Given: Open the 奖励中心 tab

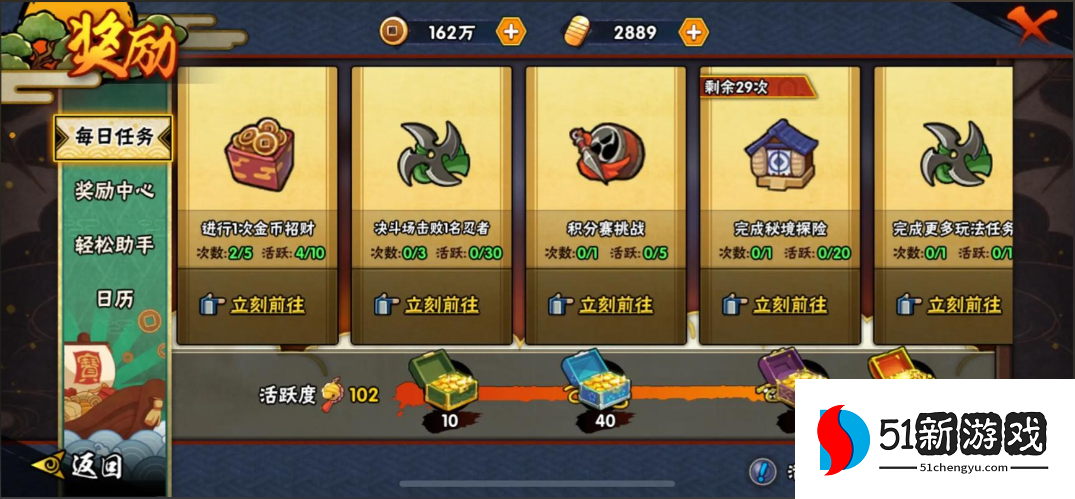Looking at the screenshot, I should click(x=114, y=190).
